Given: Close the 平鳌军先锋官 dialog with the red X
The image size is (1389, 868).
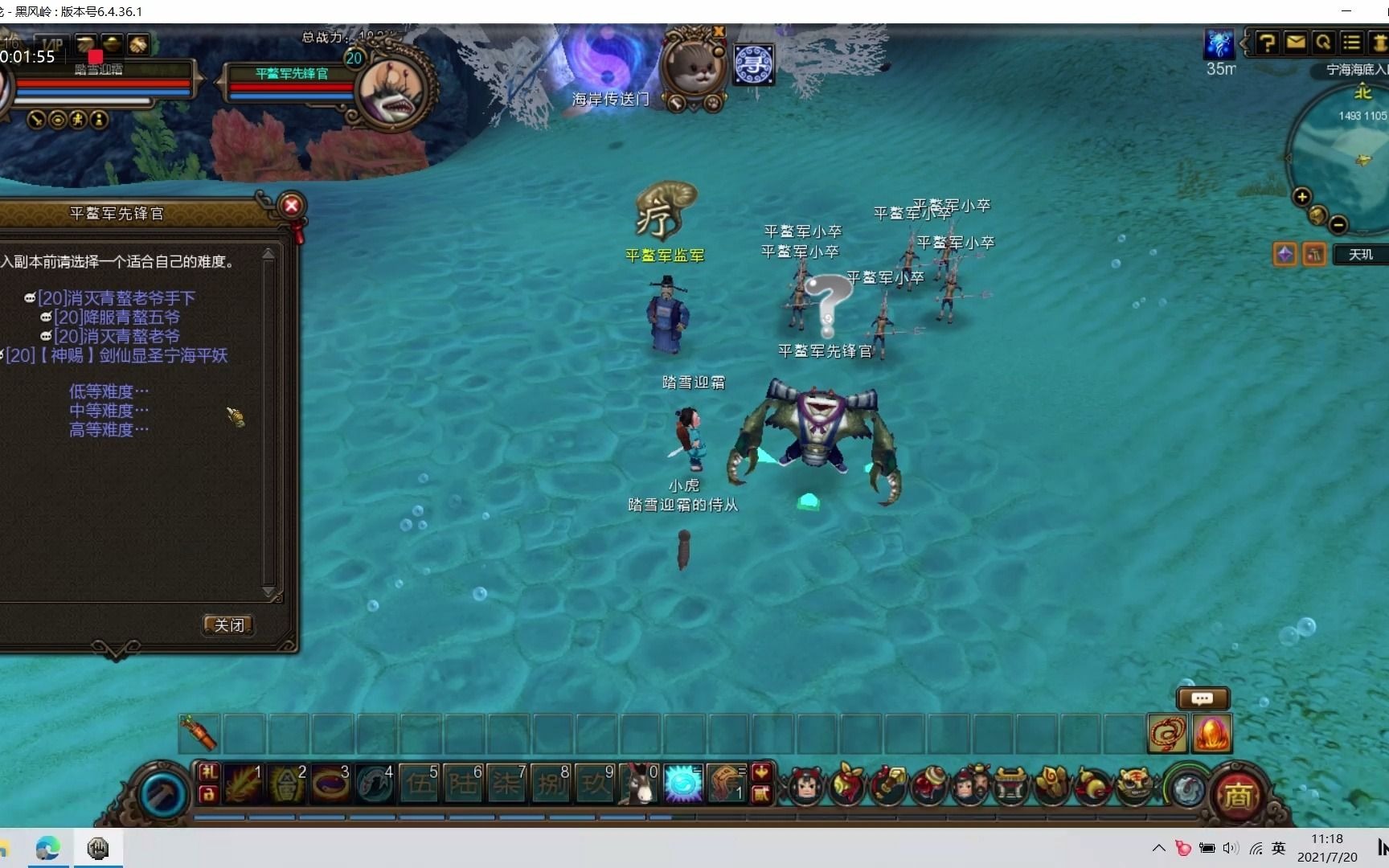Looking at the screenshot, I should coord(292,206).
